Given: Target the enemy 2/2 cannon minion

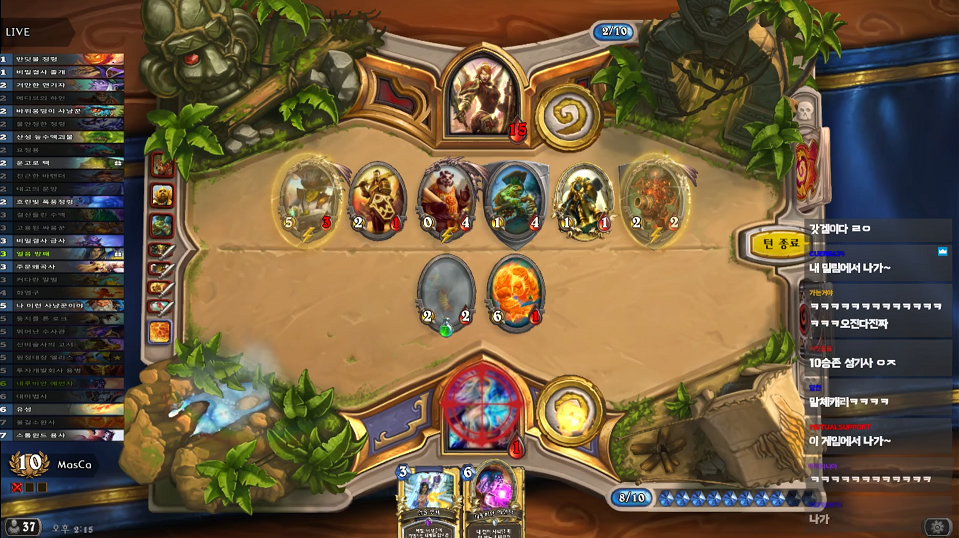Looking at the screenshot, I should [651, 195].
